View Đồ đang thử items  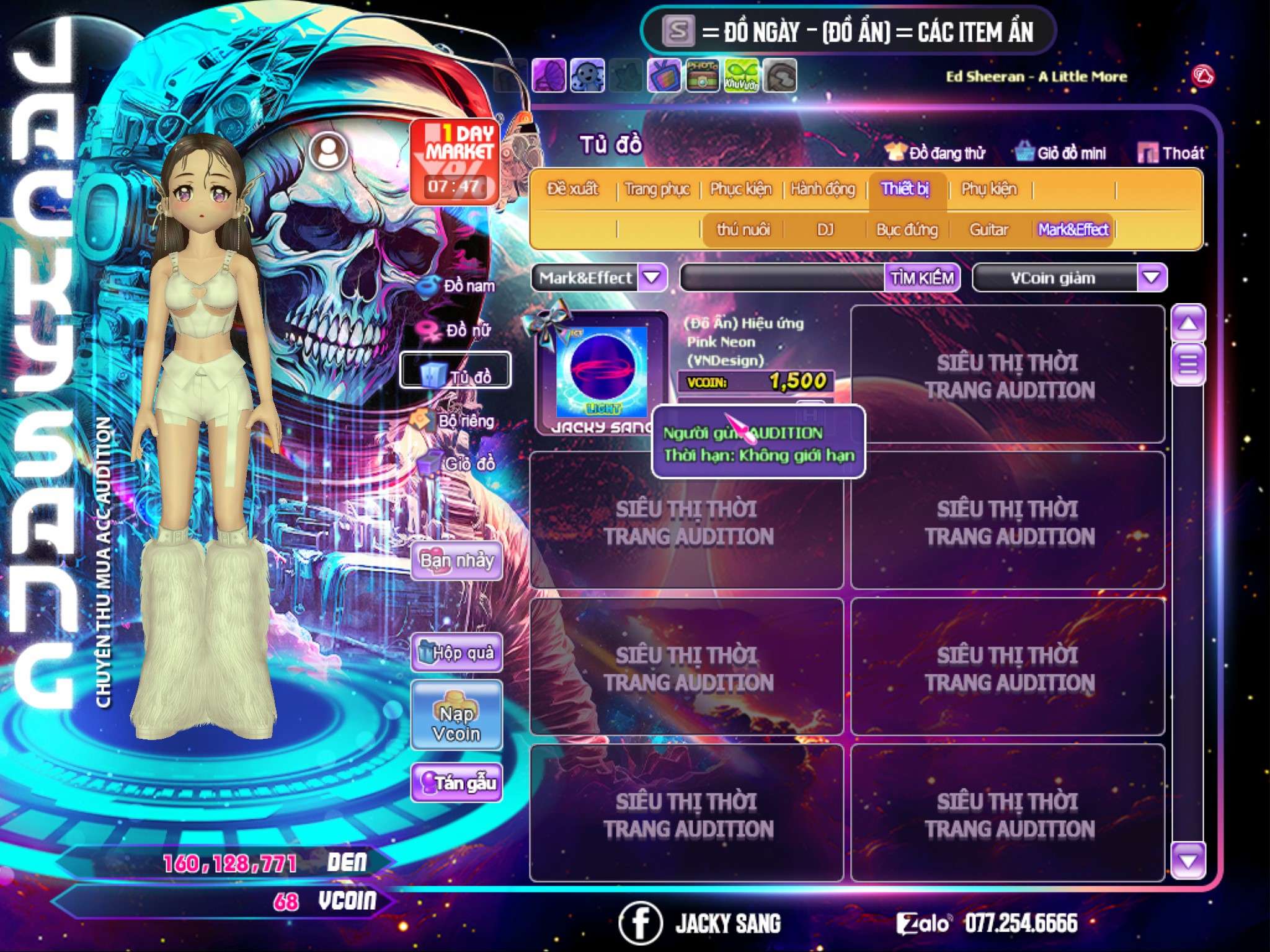[936, 153]
